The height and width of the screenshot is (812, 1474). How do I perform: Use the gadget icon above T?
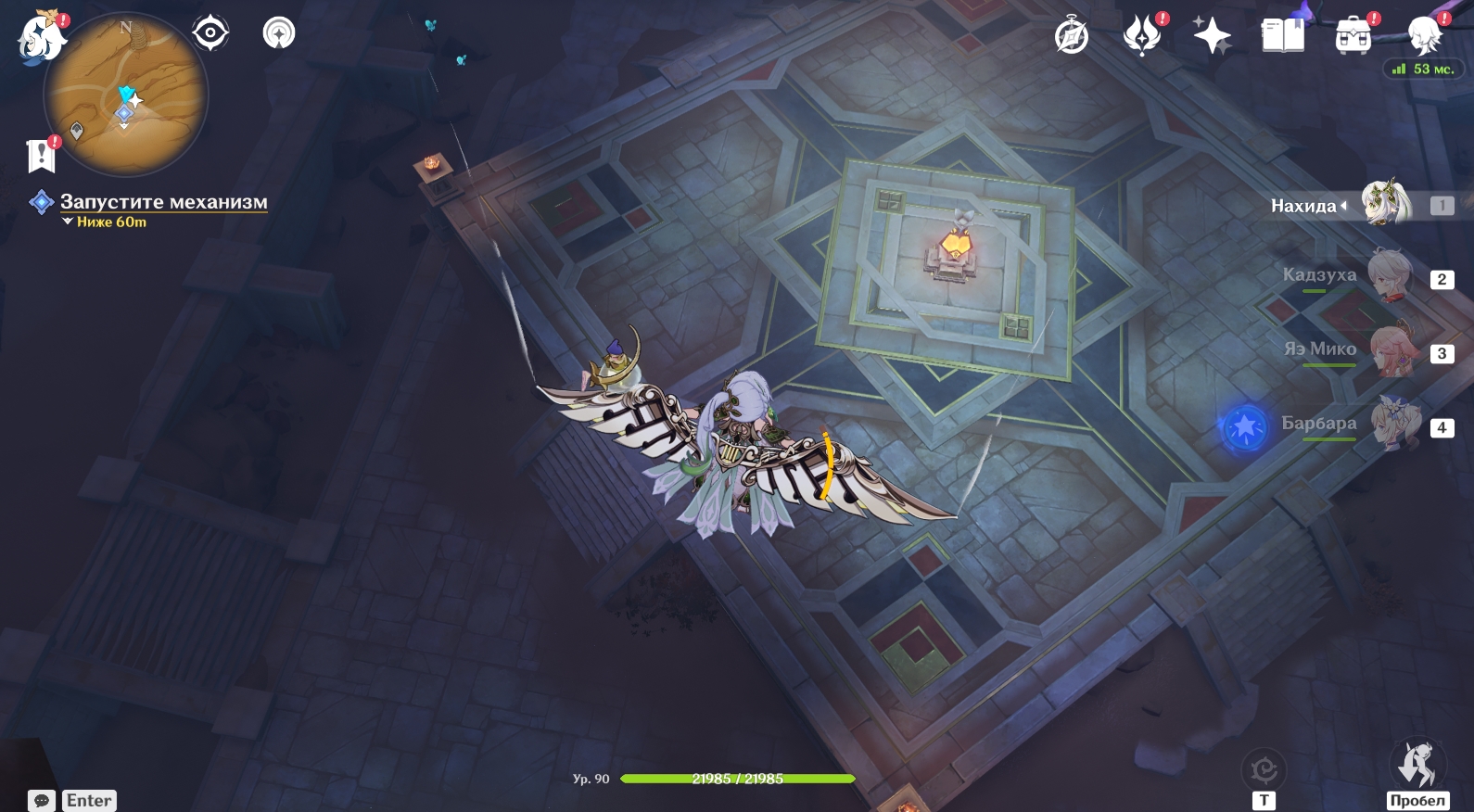pyautogui.click(x=1264, y=769)
